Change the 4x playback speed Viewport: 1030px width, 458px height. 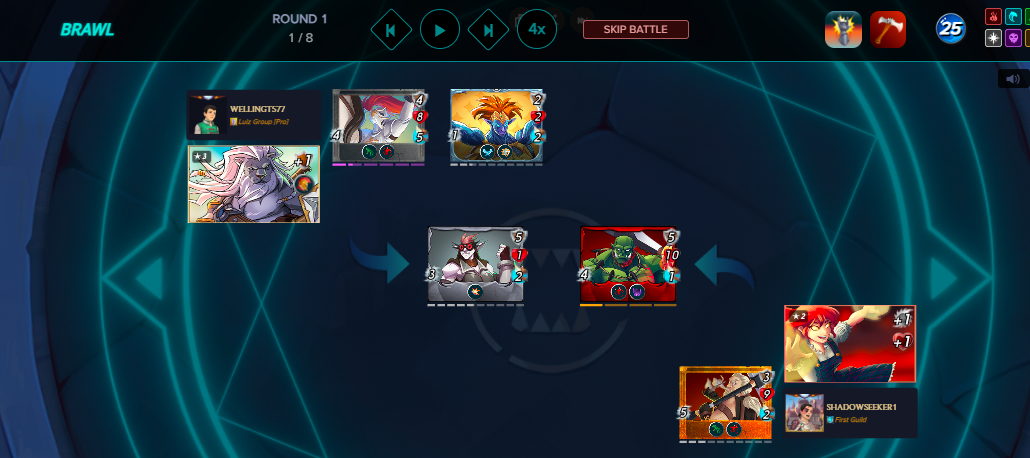(537, 30)
